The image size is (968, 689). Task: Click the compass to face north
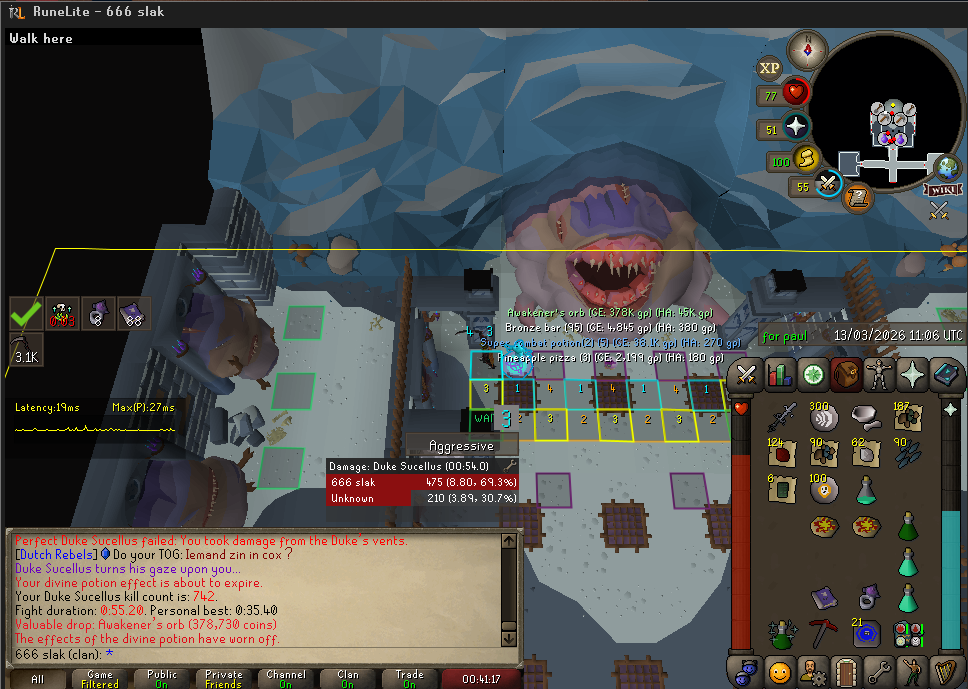click(808, 49)
